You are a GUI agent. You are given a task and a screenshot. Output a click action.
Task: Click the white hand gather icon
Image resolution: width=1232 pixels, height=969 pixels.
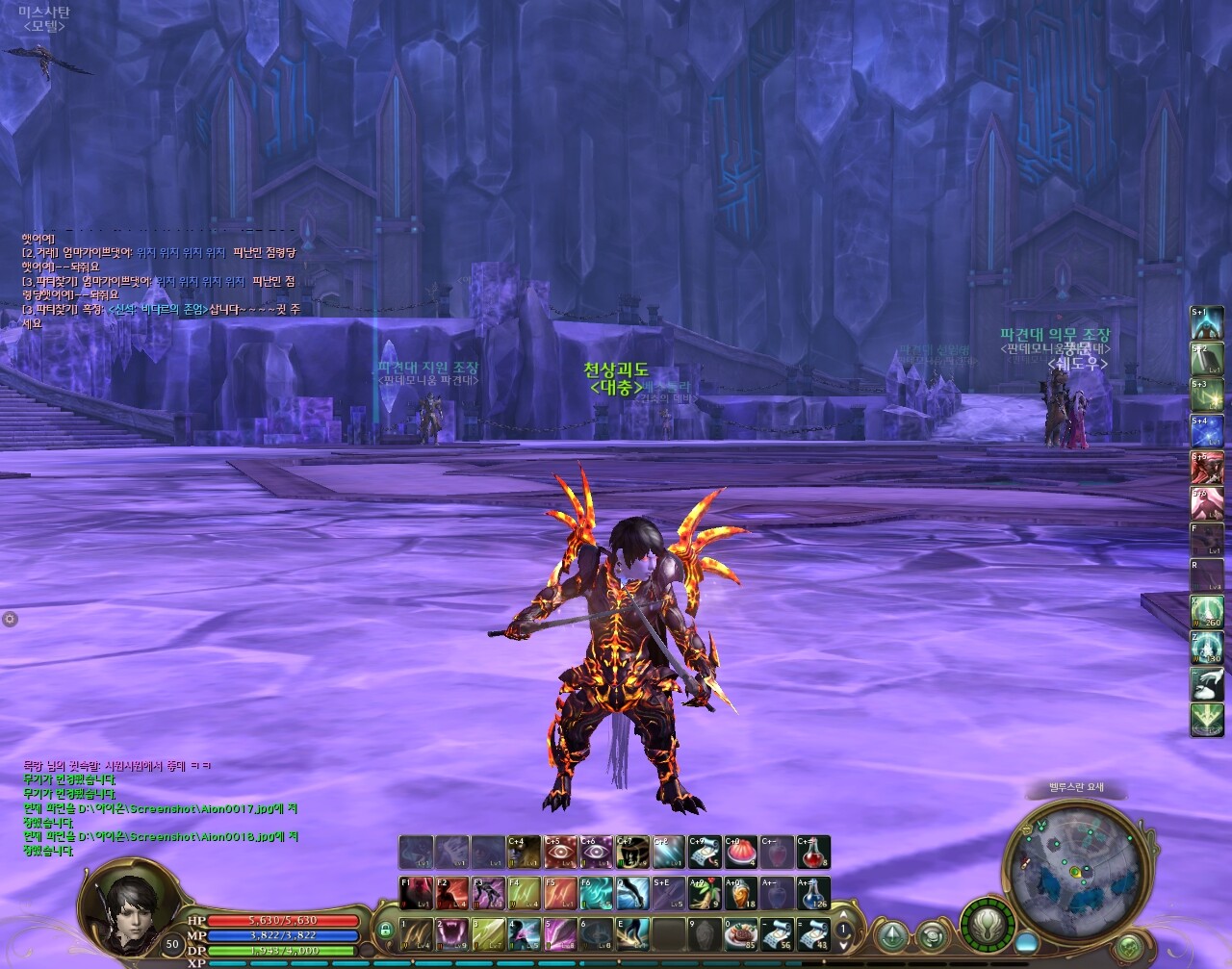click(1207, 684)
